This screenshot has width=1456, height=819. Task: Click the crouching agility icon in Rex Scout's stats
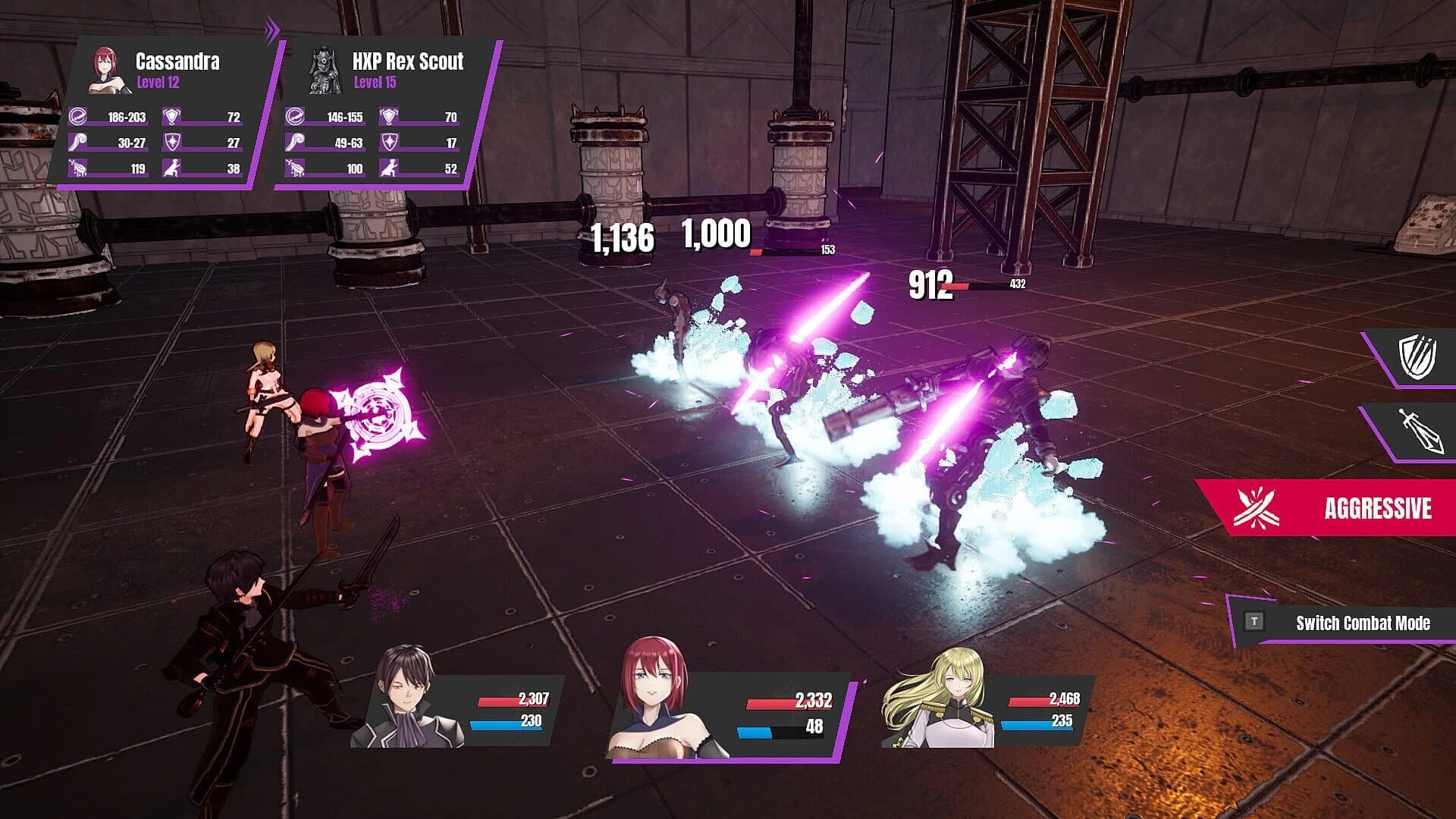click(x=388, y=167)
